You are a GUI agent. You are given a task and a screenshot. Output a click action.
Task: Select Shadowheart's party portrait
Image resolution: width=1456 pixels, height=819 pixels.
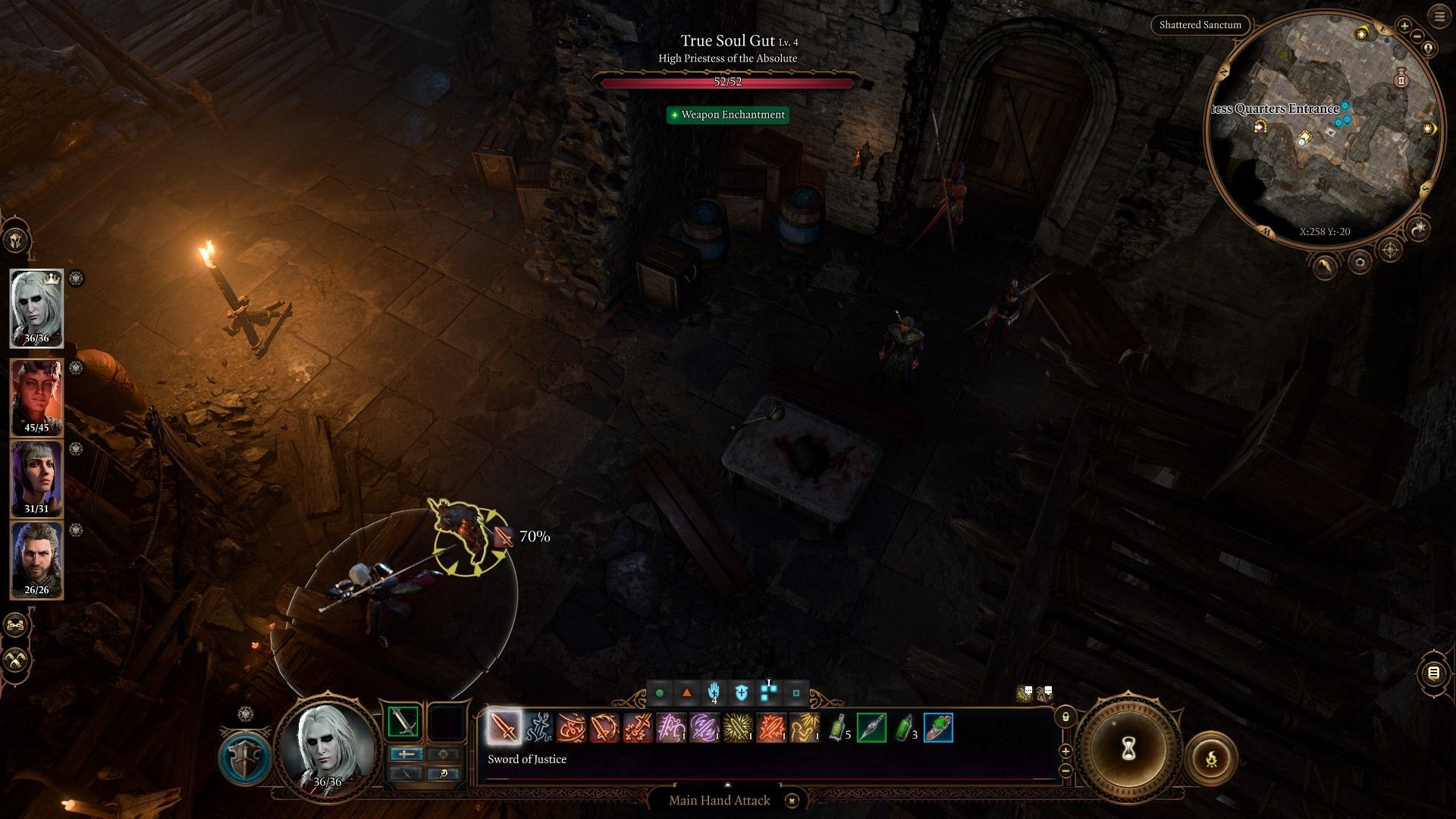click(x=36, y=478)
